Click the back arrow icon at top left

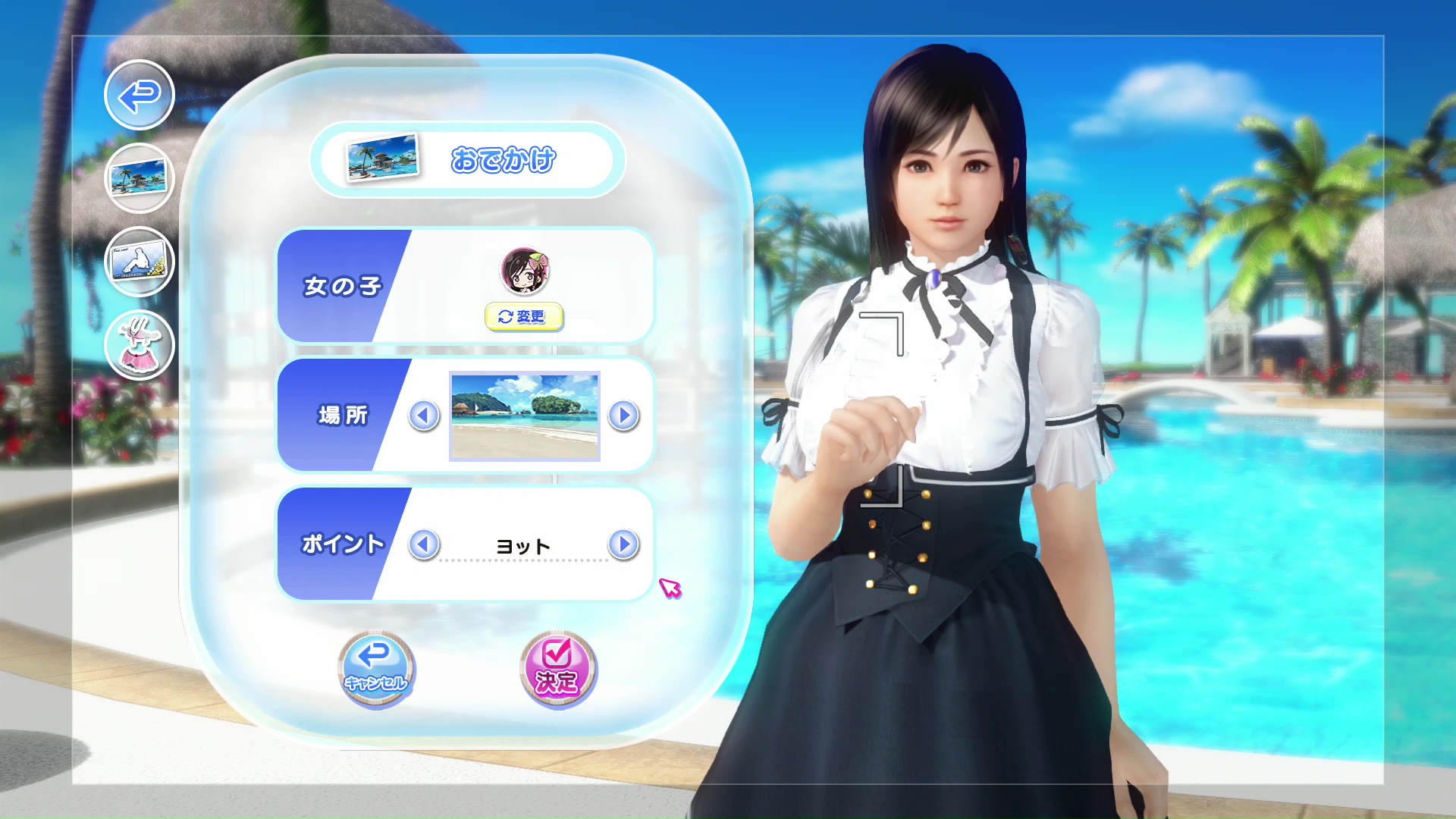pos(138,95)
